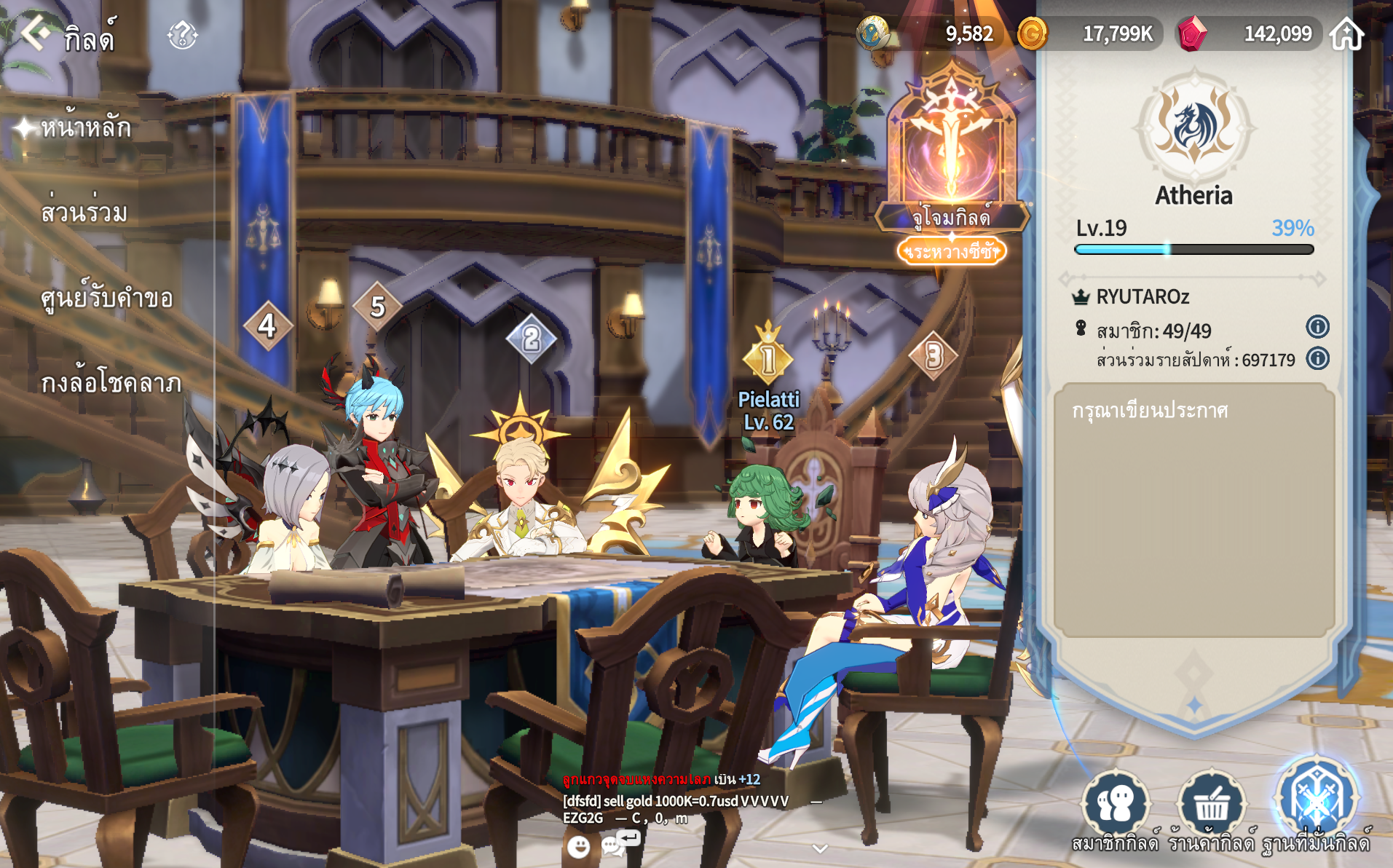Edit the guild announcement box

(1194, 510)
